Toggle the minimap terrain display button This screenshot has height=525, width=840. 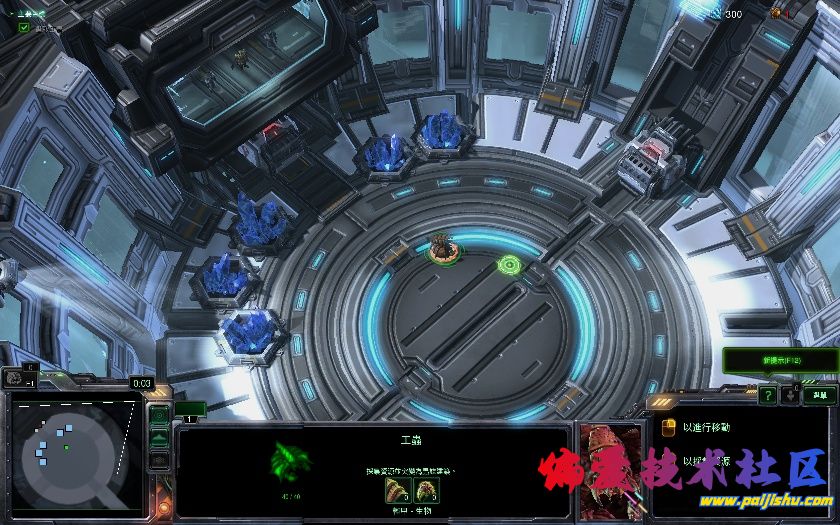pyautogui.click(x=158, y=437)
